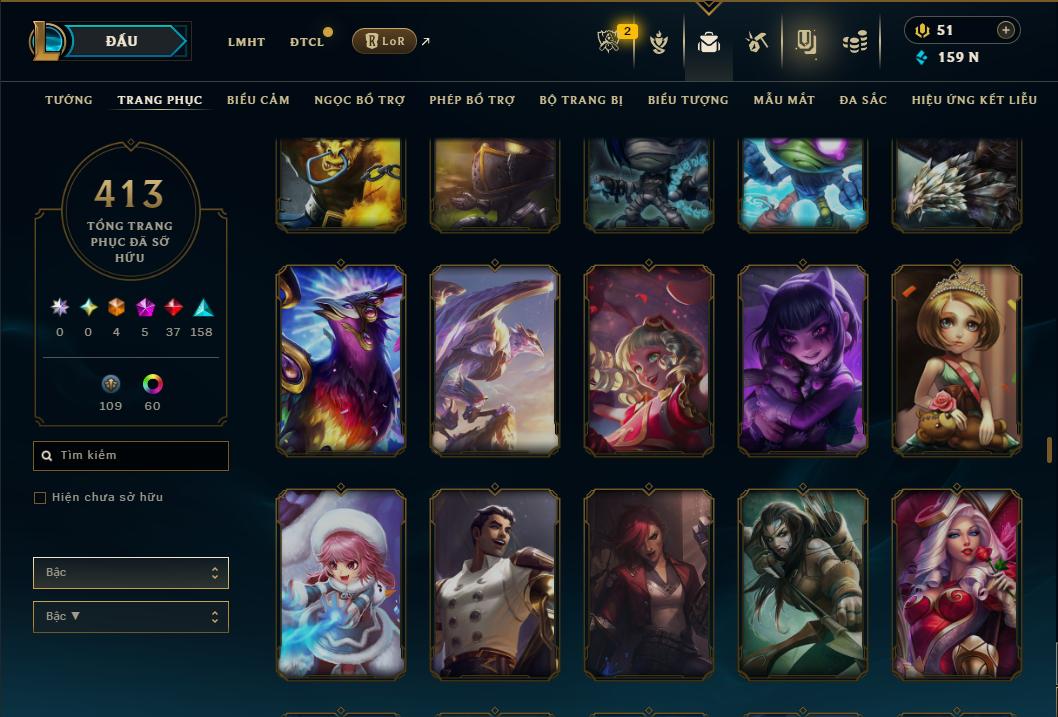Start a match with the ĐẤU button
Image resolution: width=1058 pixels, height=717 pixels.
[121, 41]
